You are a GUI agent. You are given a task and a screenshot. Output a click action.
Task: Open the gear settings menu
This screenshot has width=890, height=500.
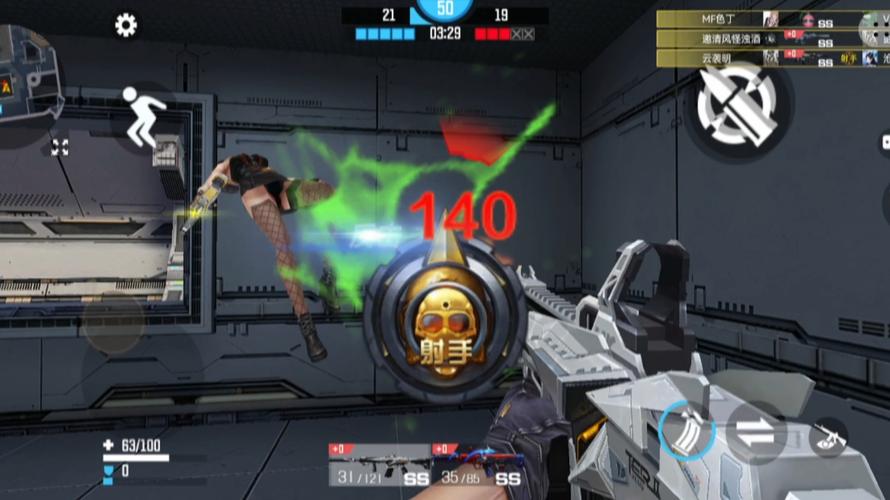126,25
